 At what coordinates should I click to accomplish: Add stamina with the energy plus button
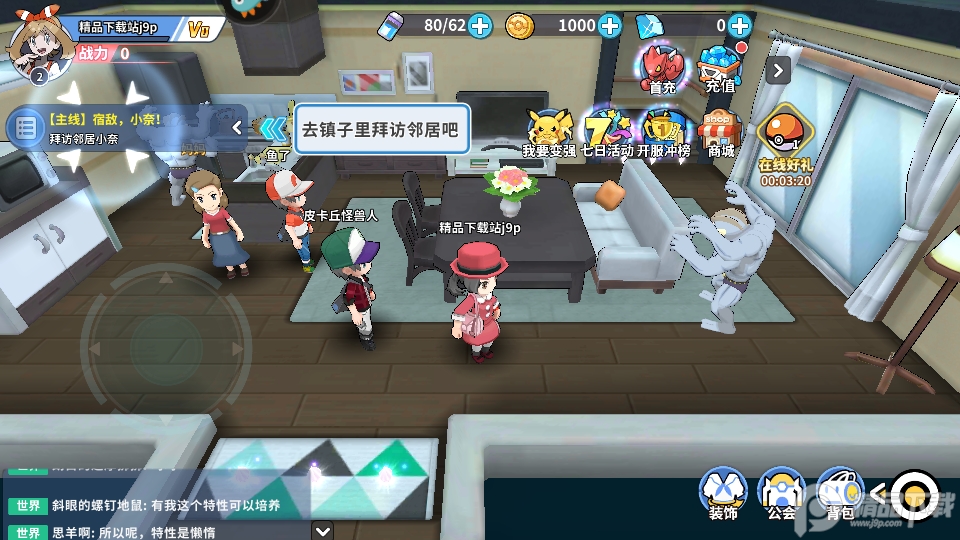(x=480, y=26)
